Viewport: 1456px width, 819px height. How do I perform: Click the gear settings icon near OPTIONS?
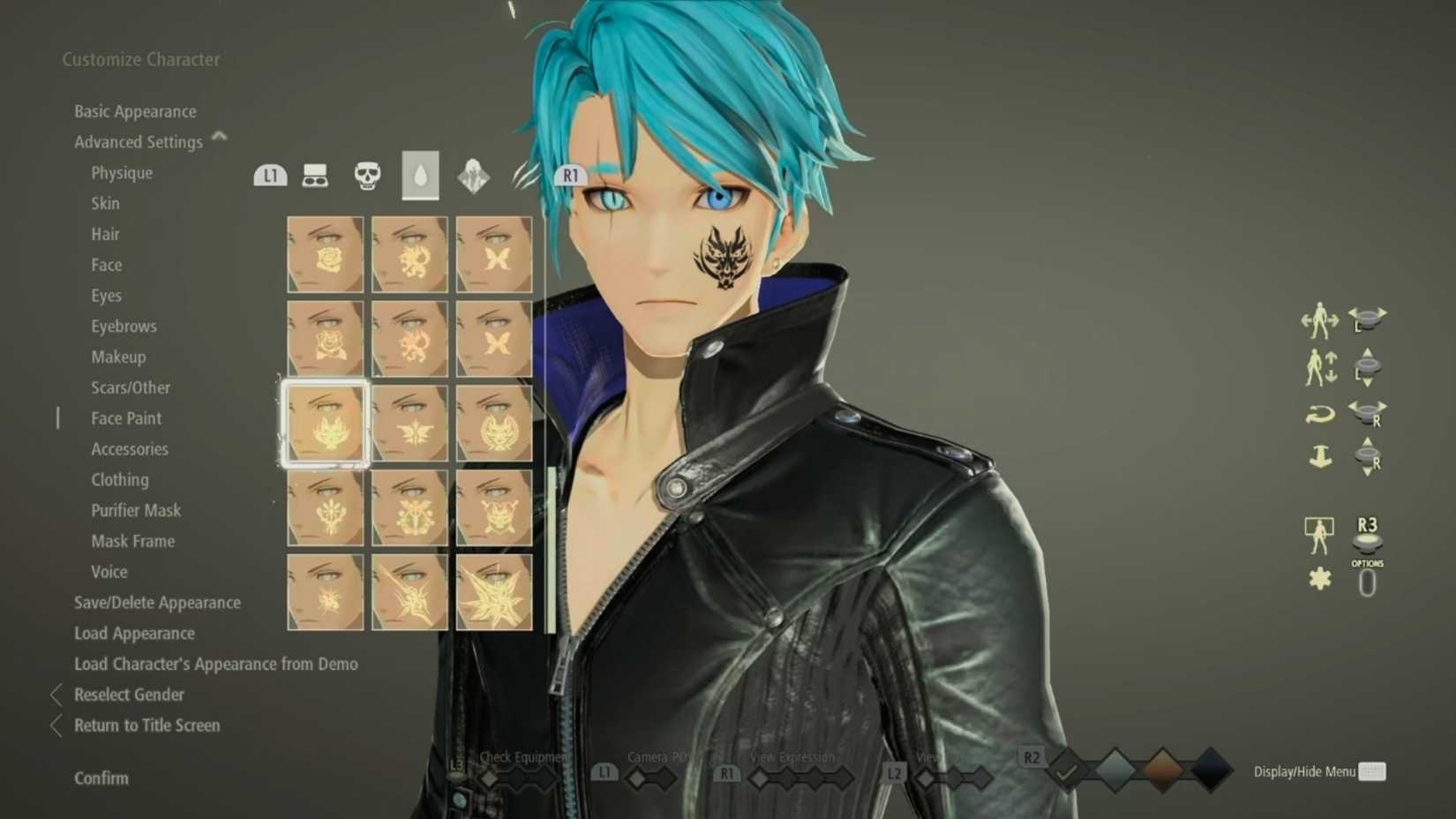pyautogui.click(x=1318, y=578)
